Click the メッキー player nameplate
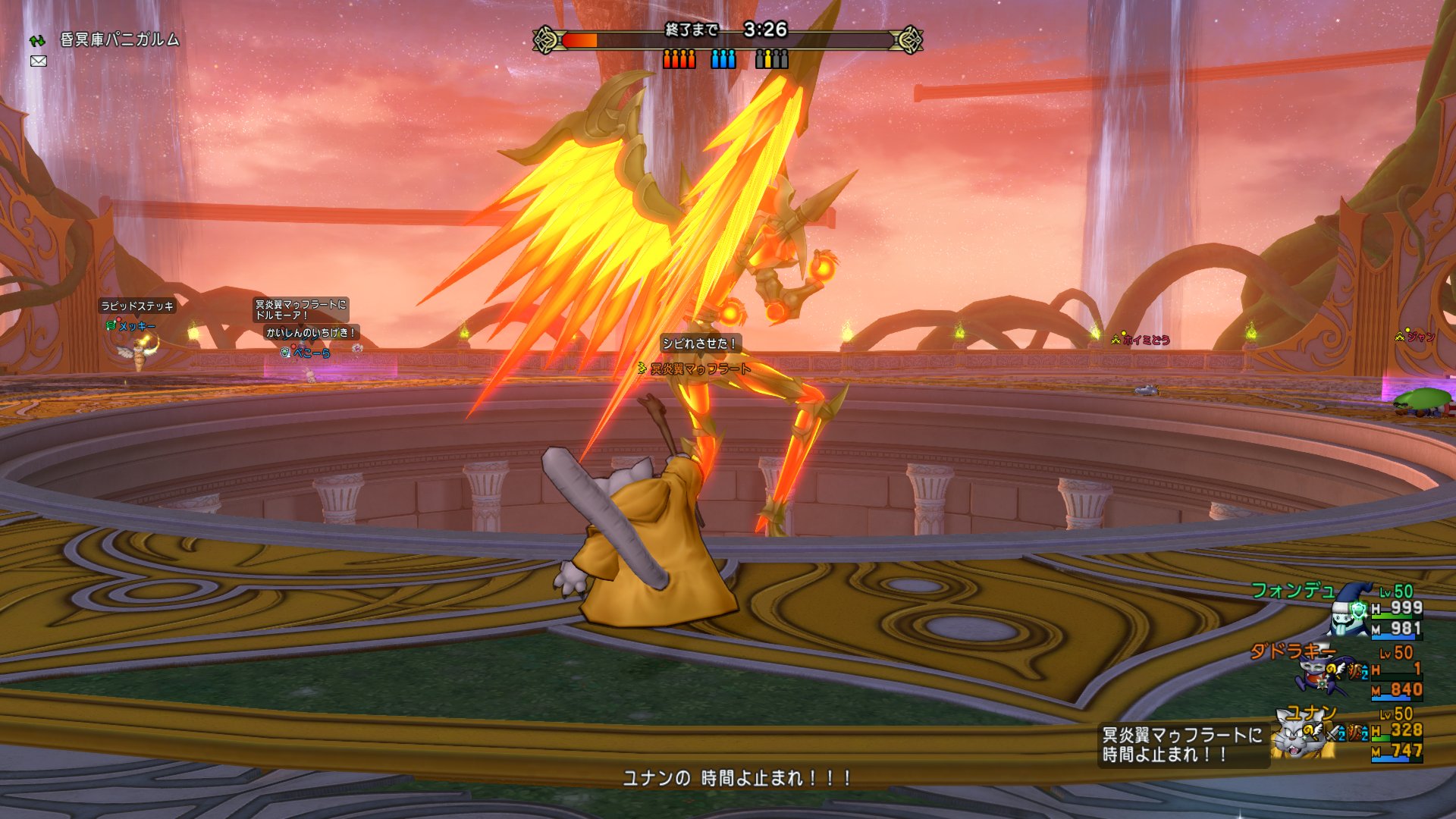The height and width of the screenshot is (819, 1456). (x=136, y=326)
